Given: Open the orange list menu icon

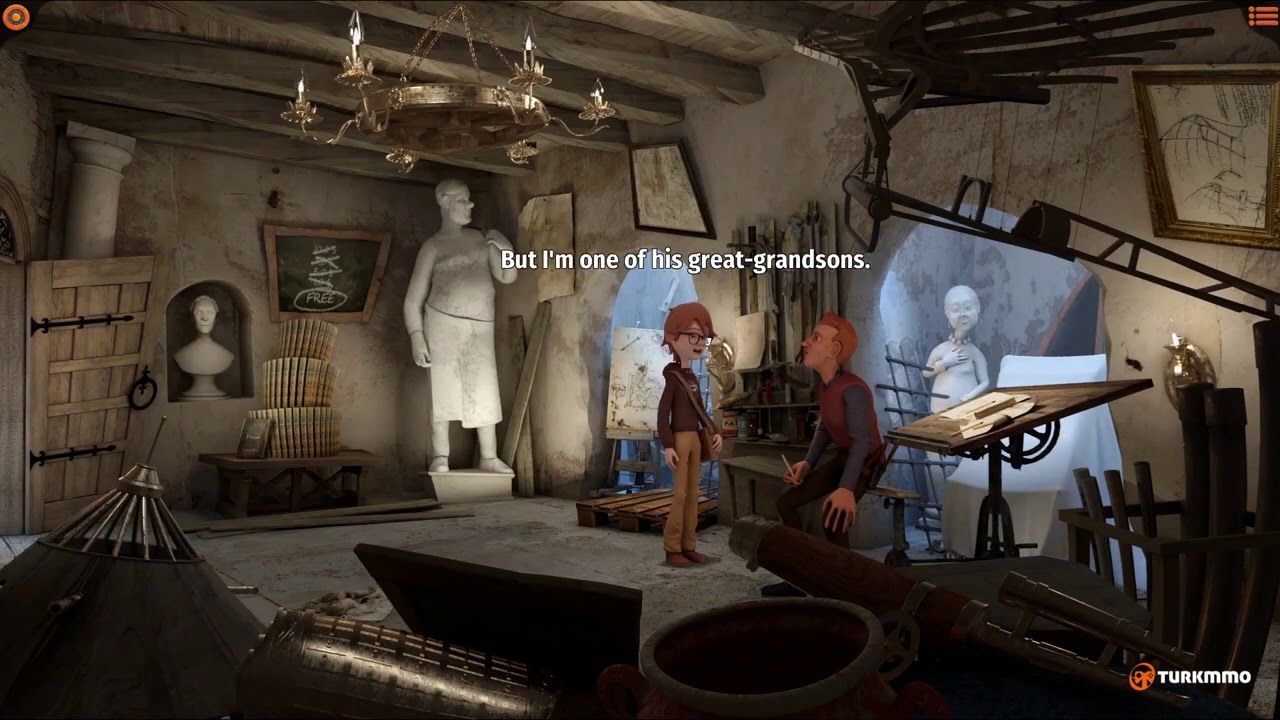Looking at the screenshot, I should pos(1262,15).
